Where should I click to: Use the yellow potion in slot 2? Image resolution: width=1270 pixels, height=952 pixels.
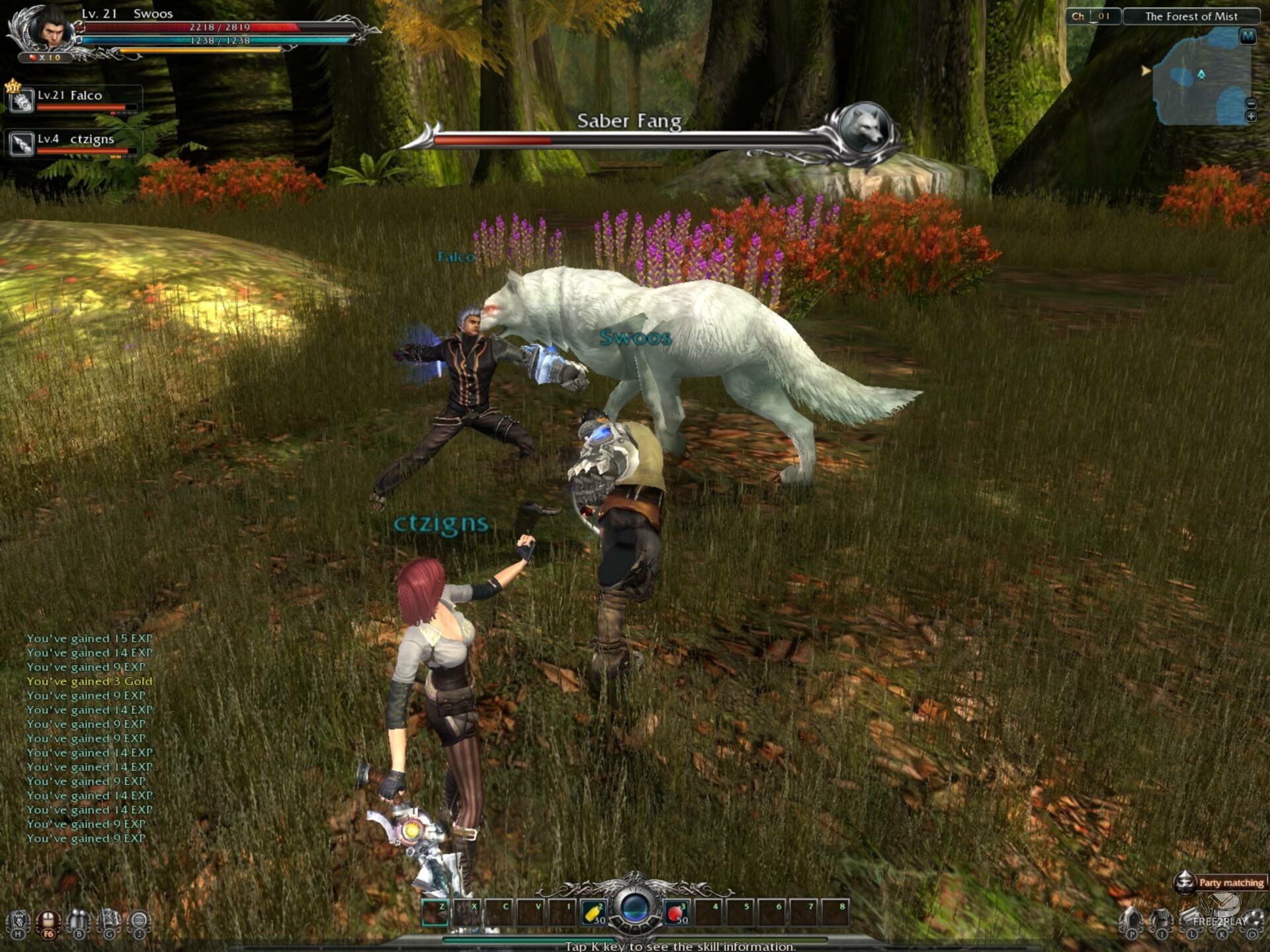594,913
